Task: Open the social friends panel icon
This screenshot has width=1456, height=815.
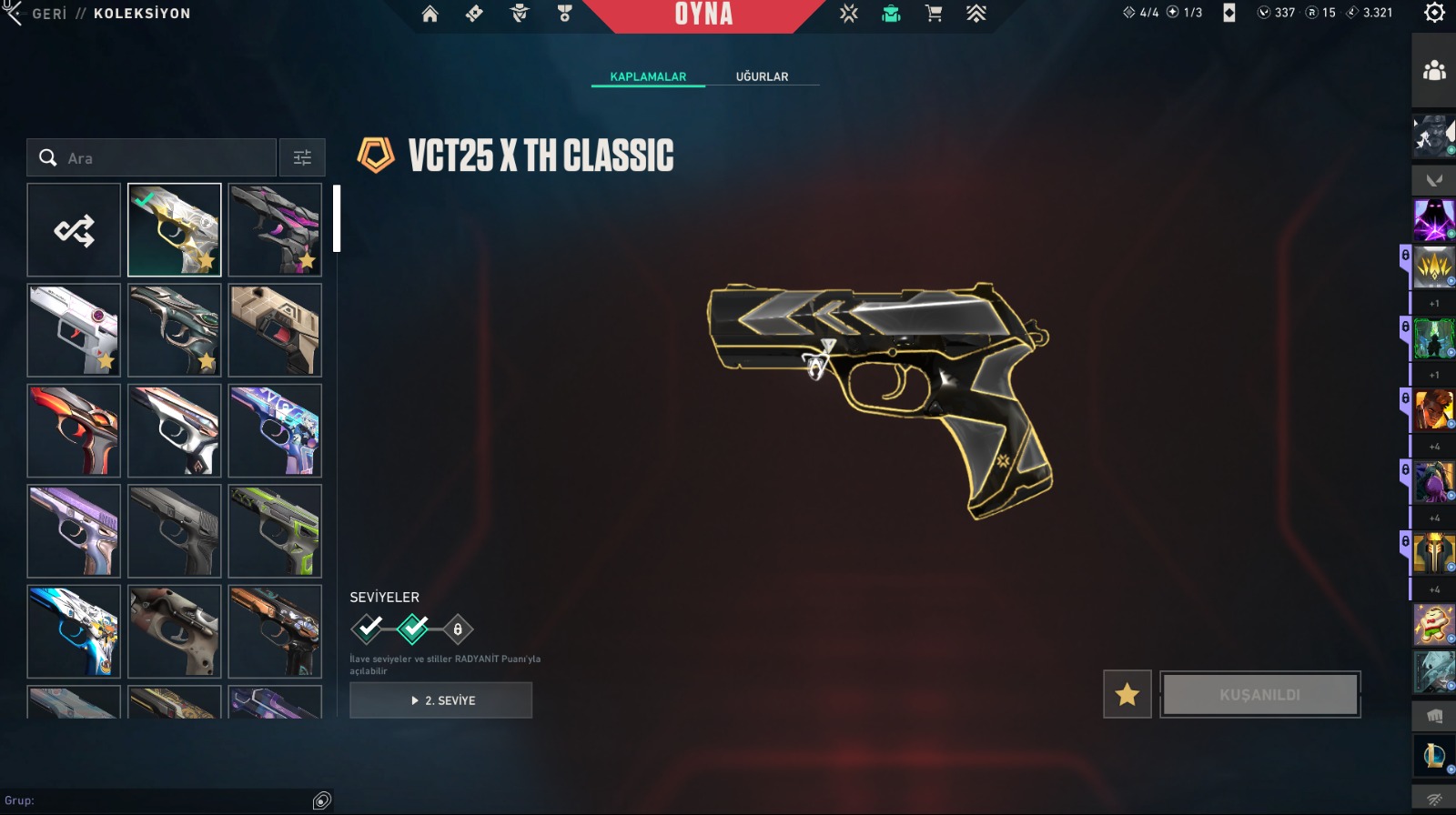Action: point(1434,71)
